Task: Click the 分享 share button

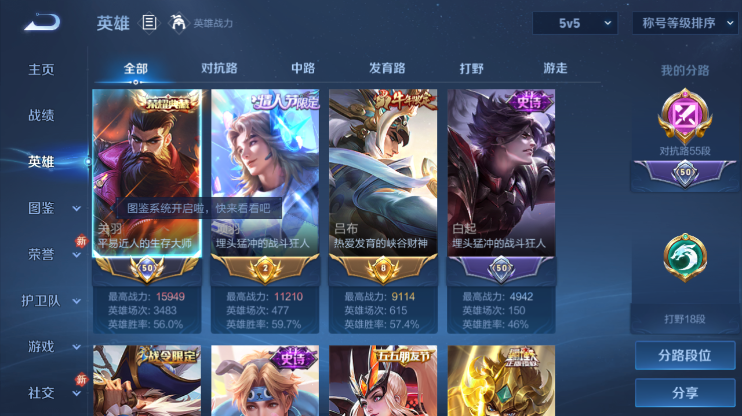Action: pos(685,393)
